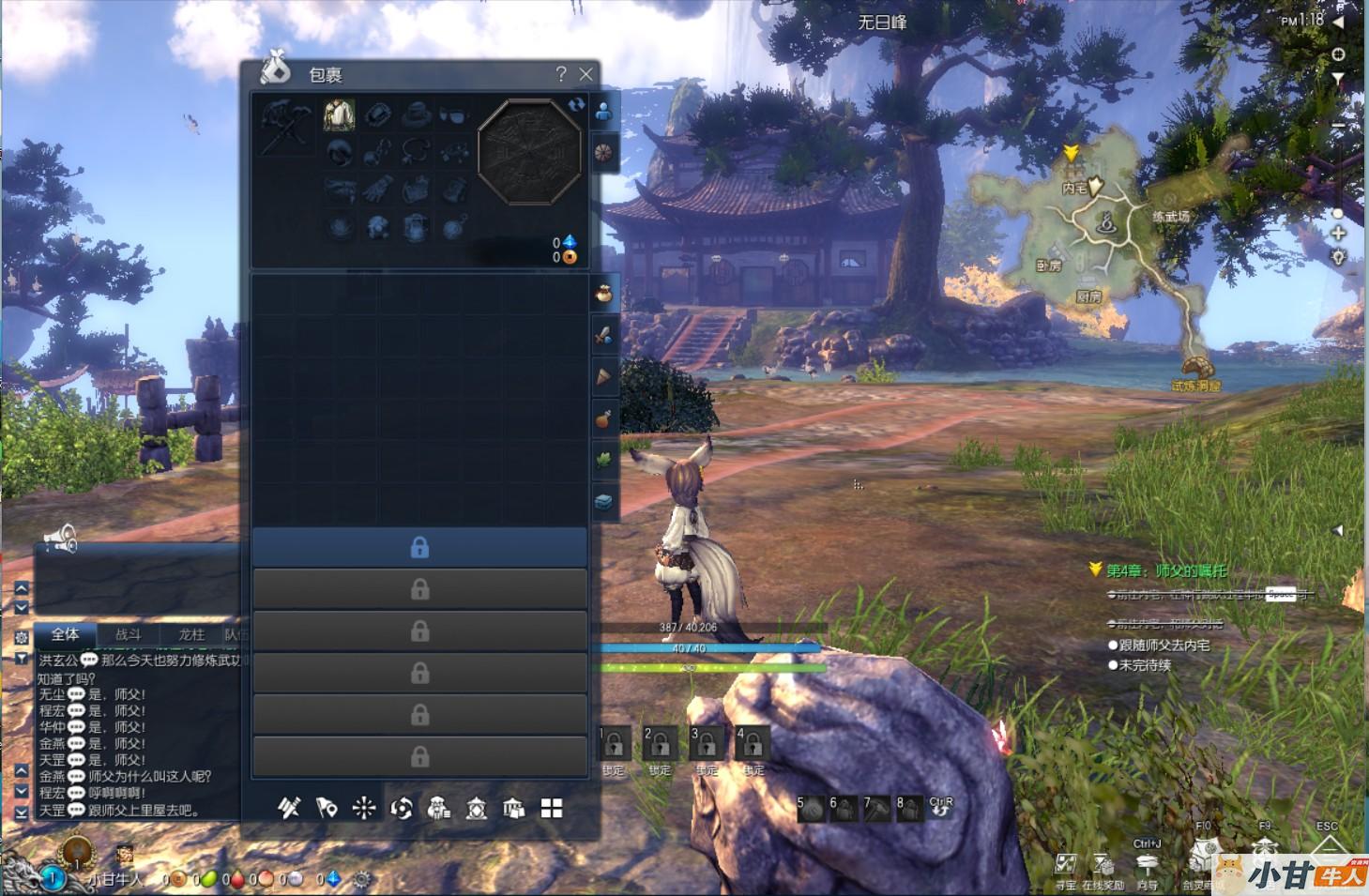Choose the green leaf category tab
The width and height of the screenshot is (1369, 896).
point(603,460)
